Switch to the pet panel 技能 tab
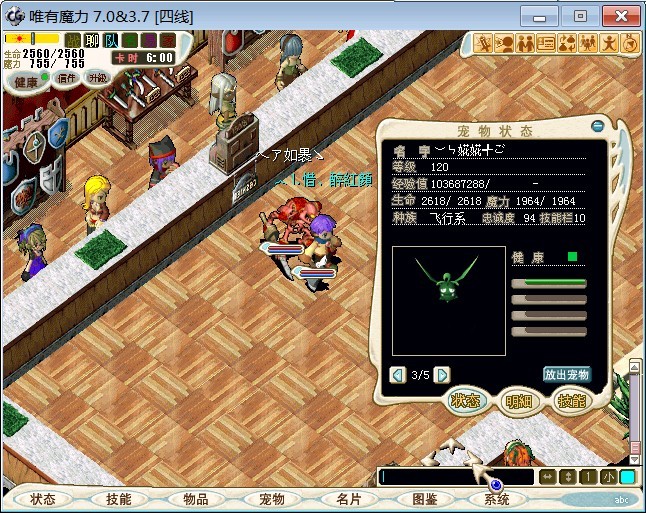The image size is (646, 513). (x=569, y=401)
